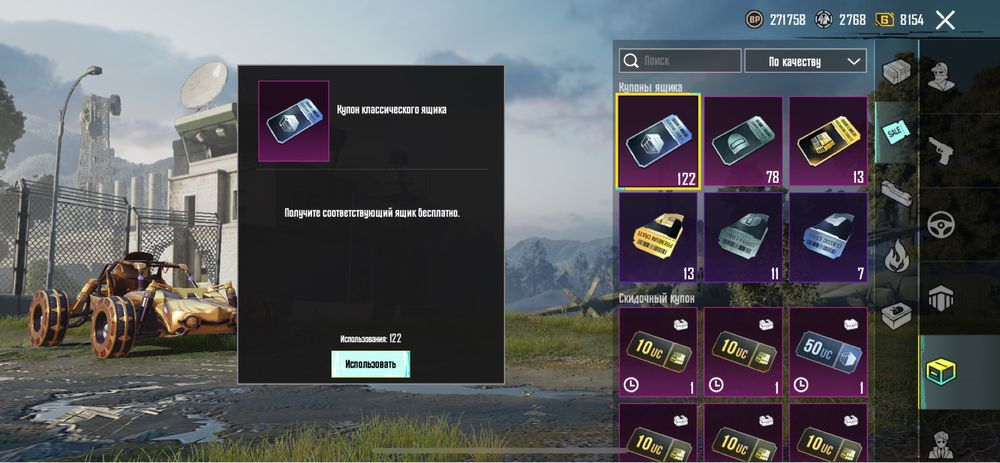Open the yellow crate category tab
This screenshot has height=463, width=1000.
pyautogui.click(x=940, y=371)
